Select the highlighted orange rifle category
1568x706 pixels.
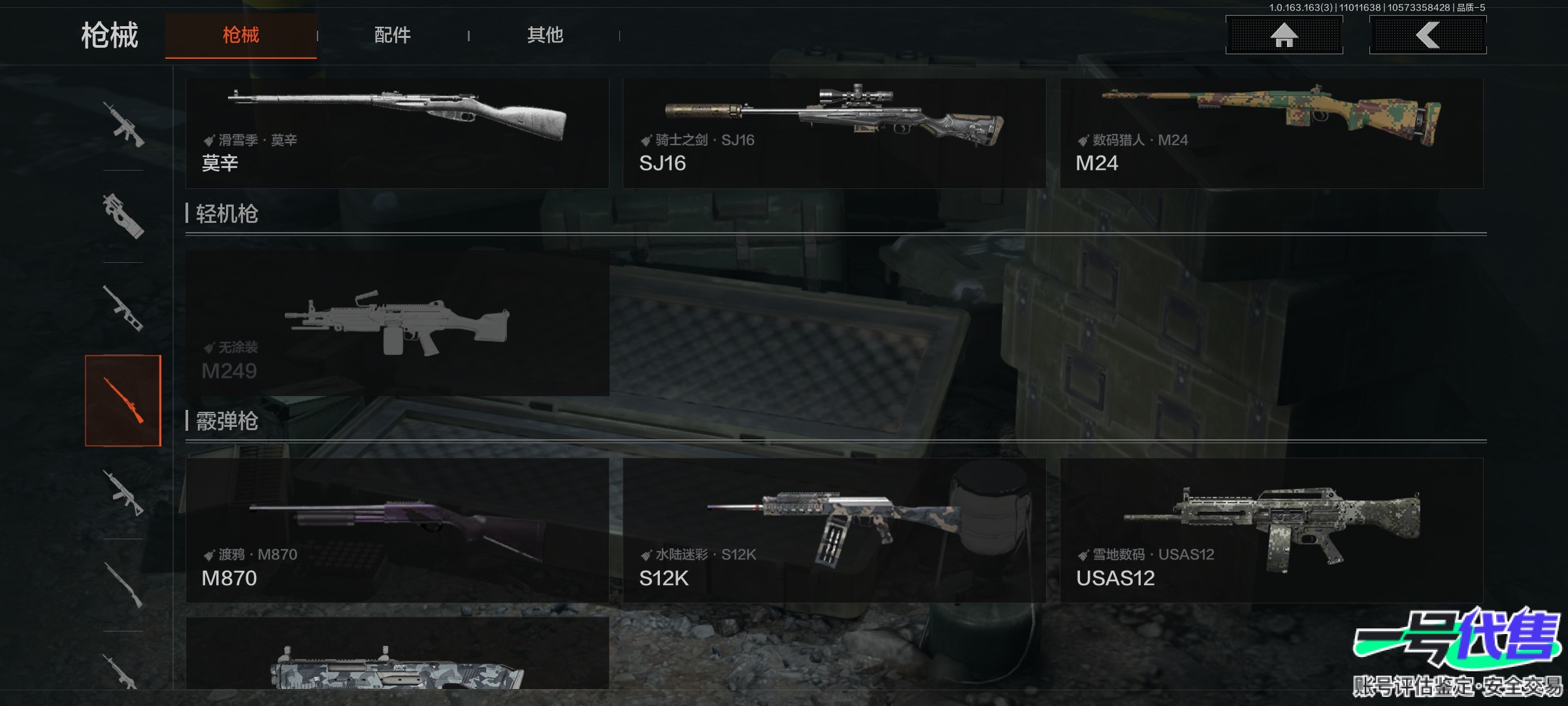pos(123,401)
